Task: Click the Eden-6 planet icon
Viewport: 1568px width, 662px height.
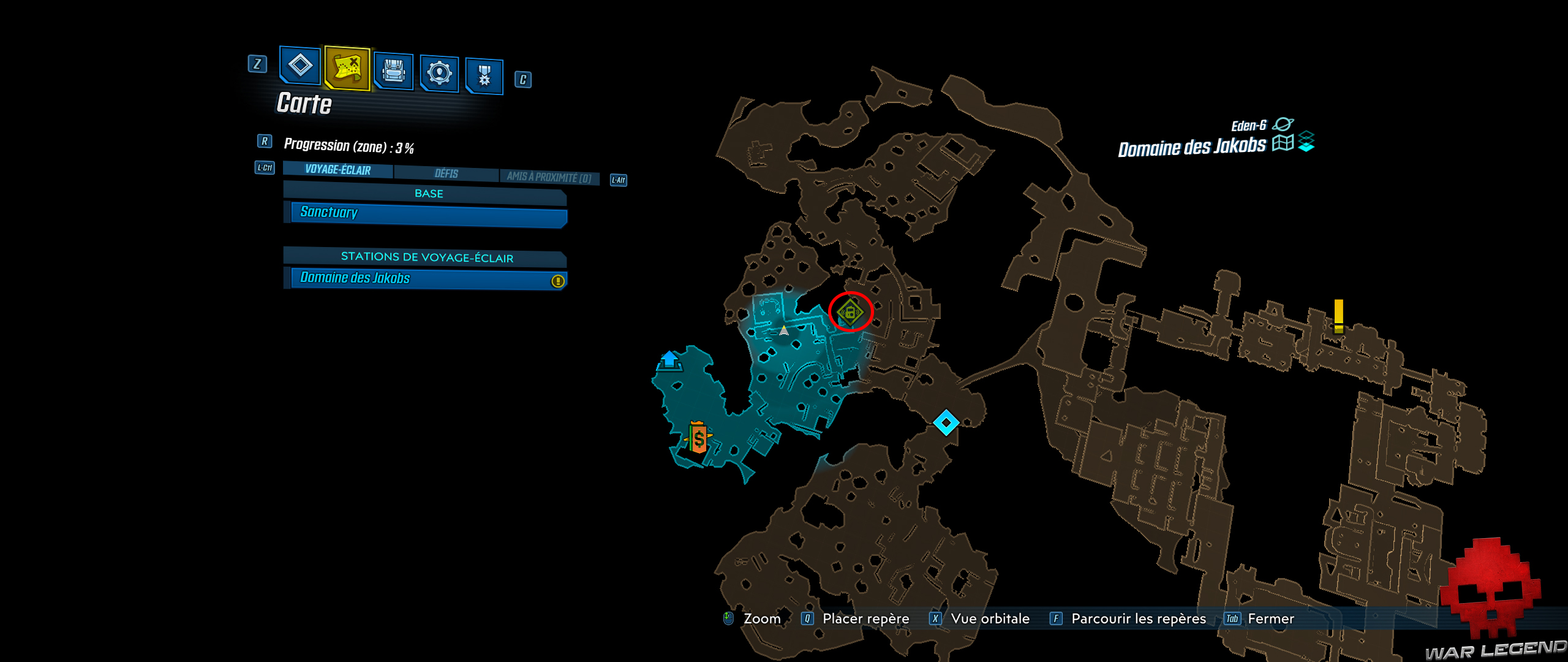Action: pyautogui.click(x=1284, y=124)
